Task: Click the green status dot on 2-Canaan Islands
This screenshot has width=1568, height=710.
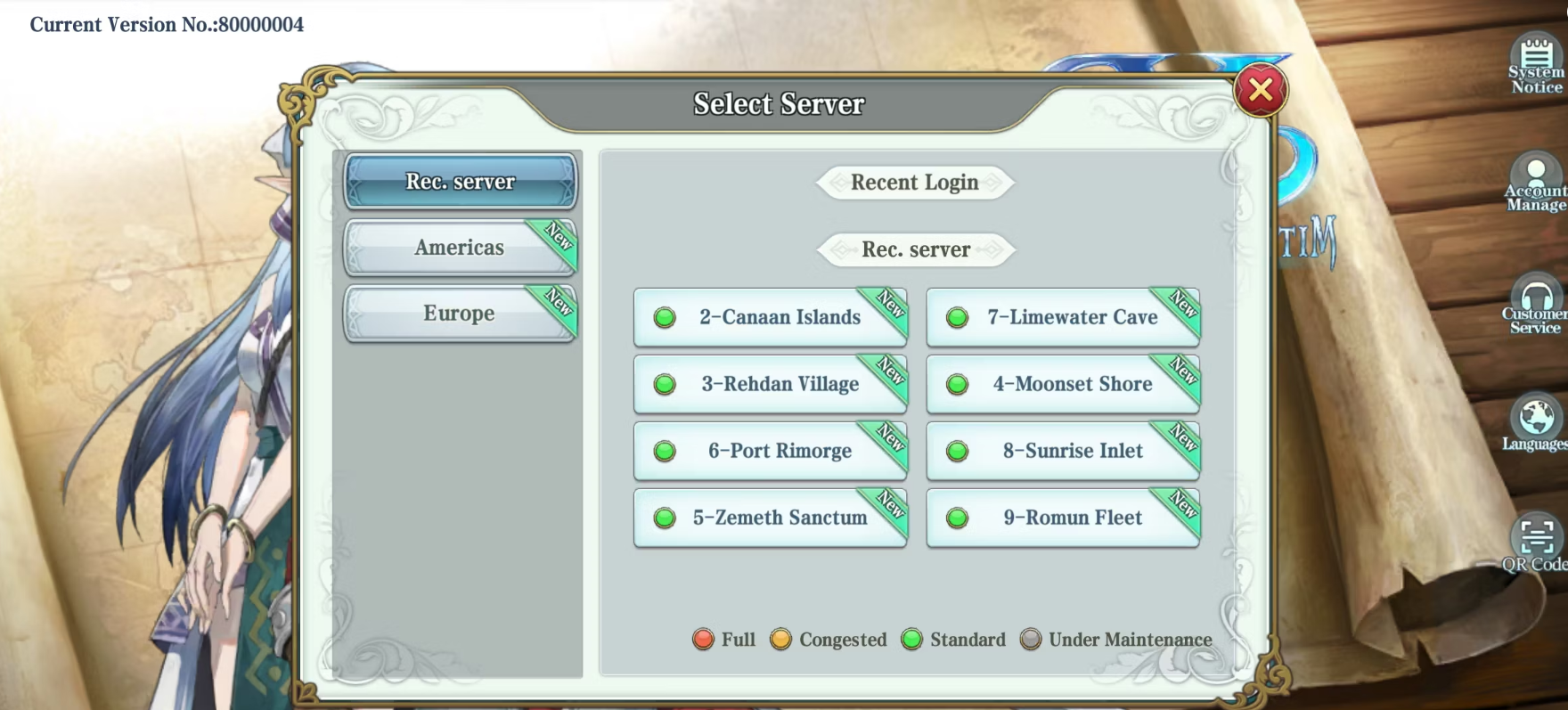Action: click(x=664, y=317)
